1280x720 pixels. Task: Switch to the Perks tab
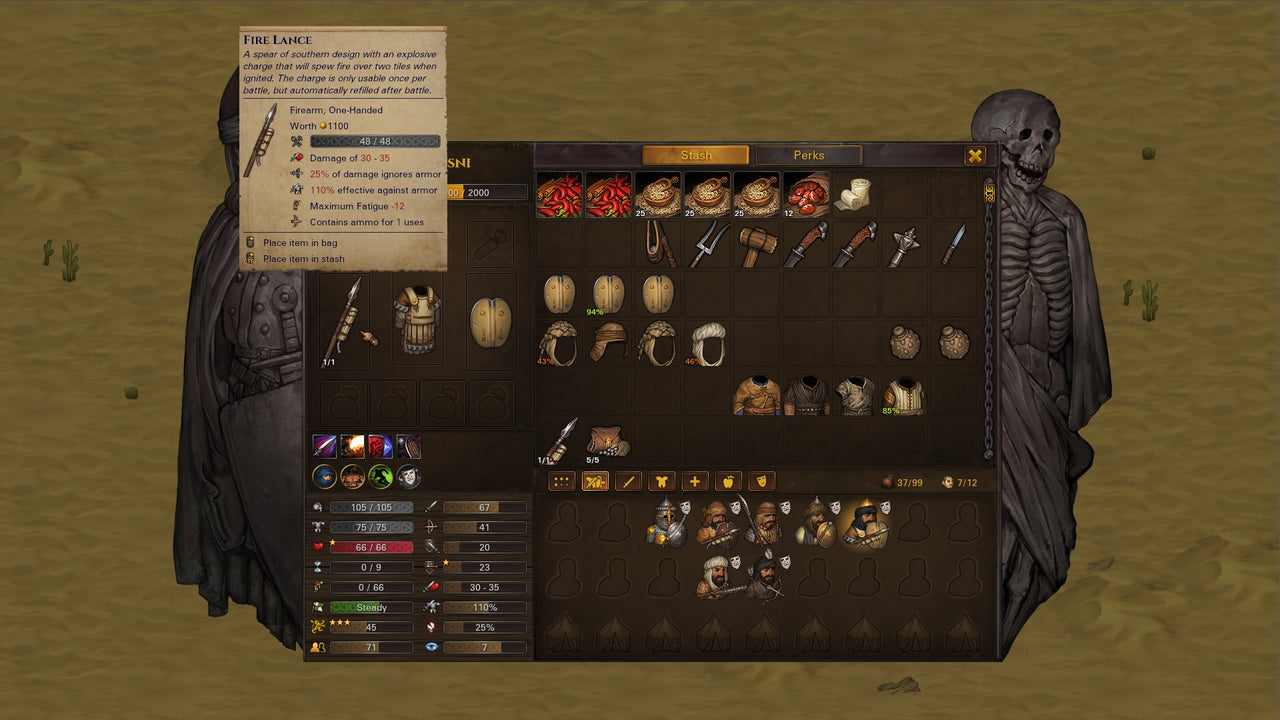point(811,155)
